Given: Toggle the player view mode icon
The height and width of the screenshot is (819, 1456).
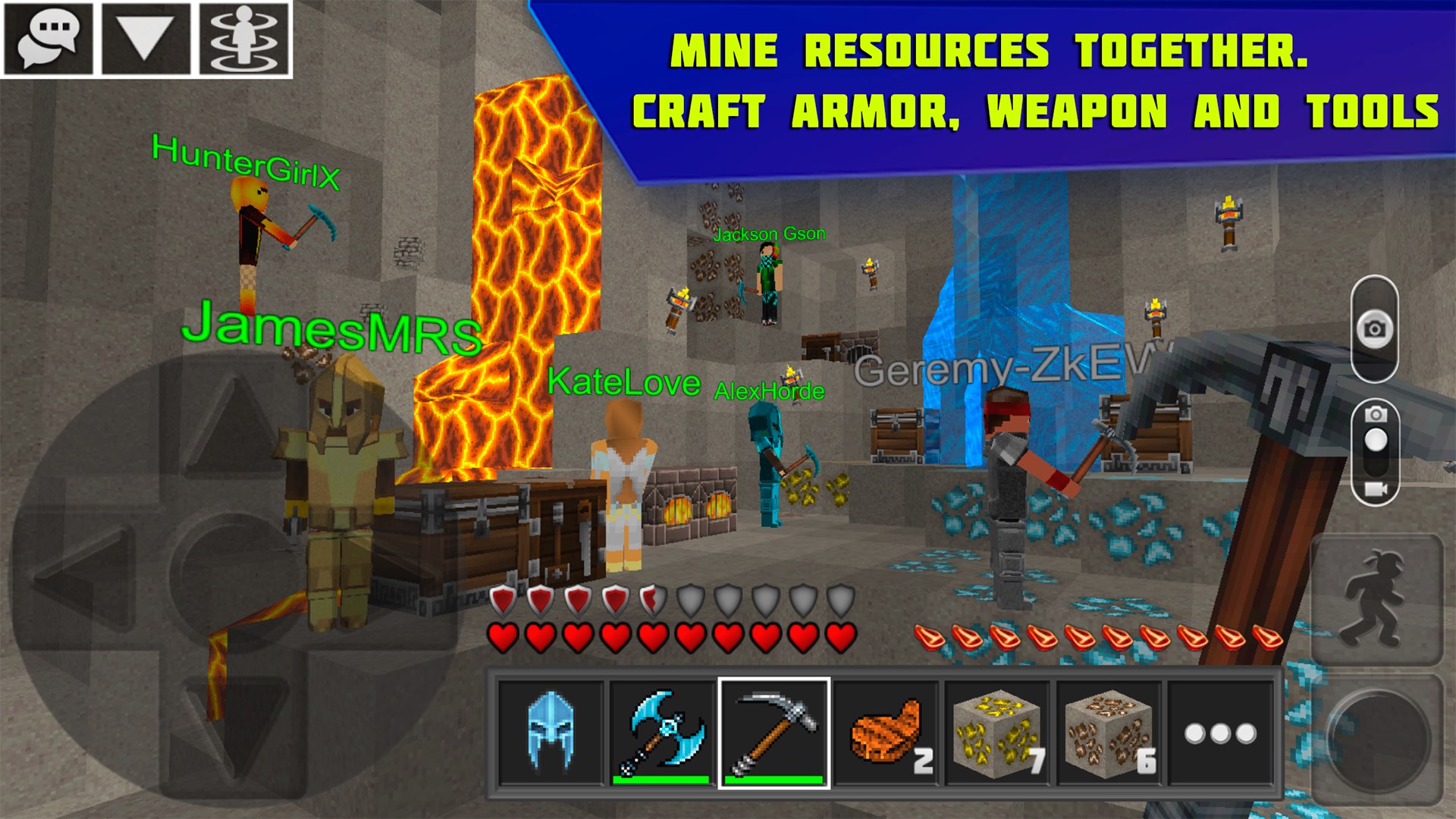Looking at the screenshot, I should click(243, 39).
